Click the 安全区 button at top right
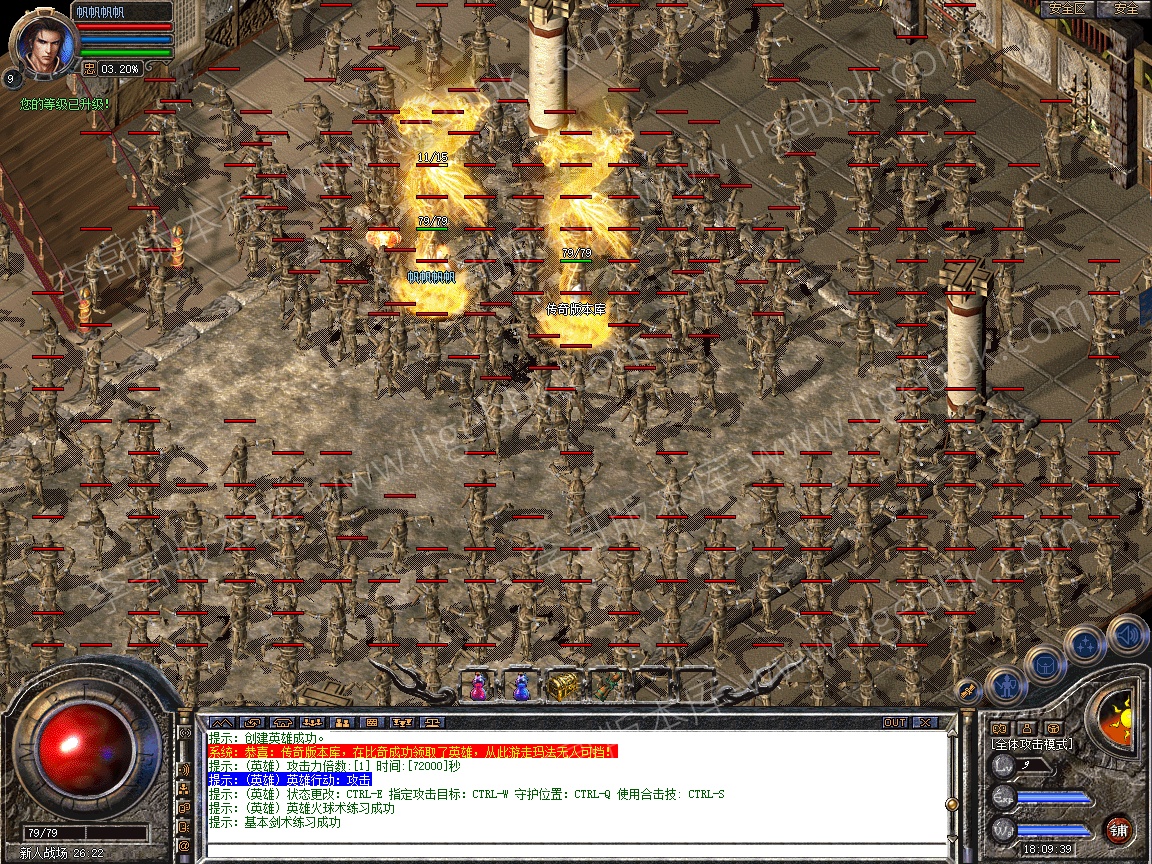1152x864 pixels. tap(1067, 8)
